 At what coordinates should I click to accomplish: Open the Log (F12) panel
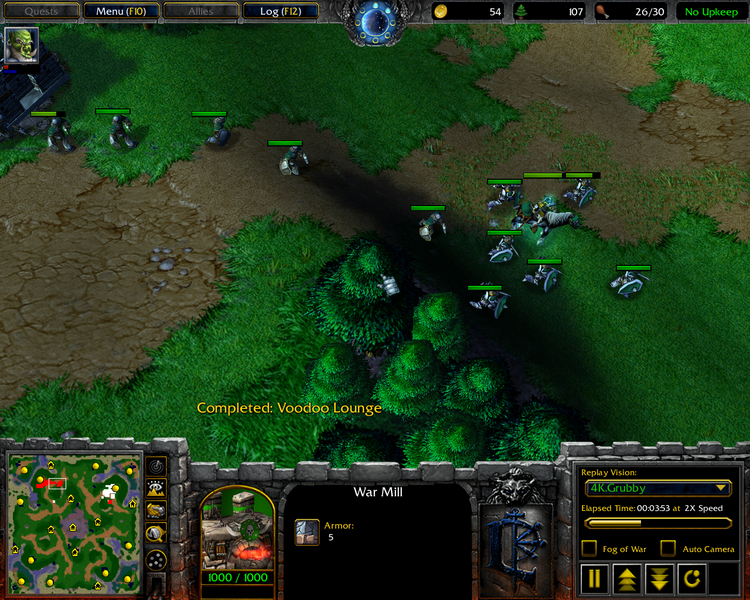tap(279, 12)
